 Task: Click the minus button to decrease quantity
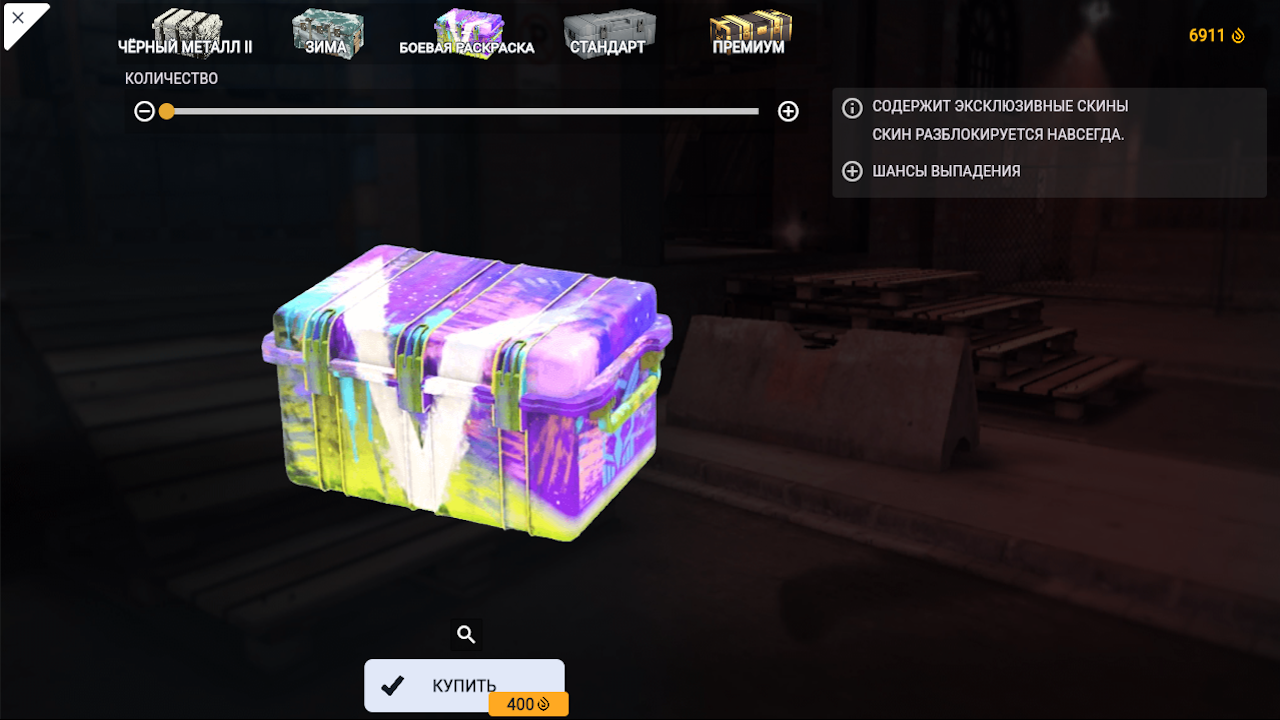tap(144, 111)
